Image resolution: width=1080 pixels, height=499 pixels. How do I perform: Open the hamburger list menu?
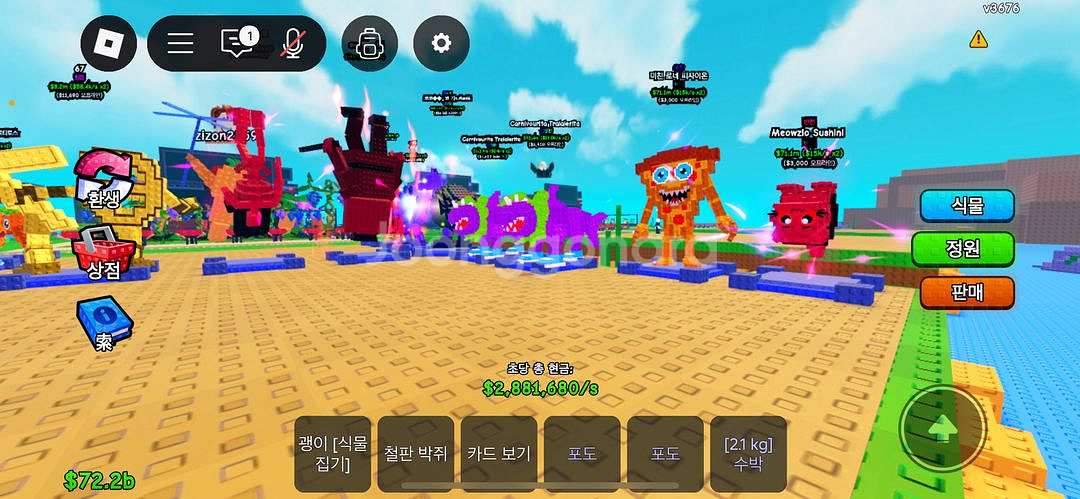(180, 43)
